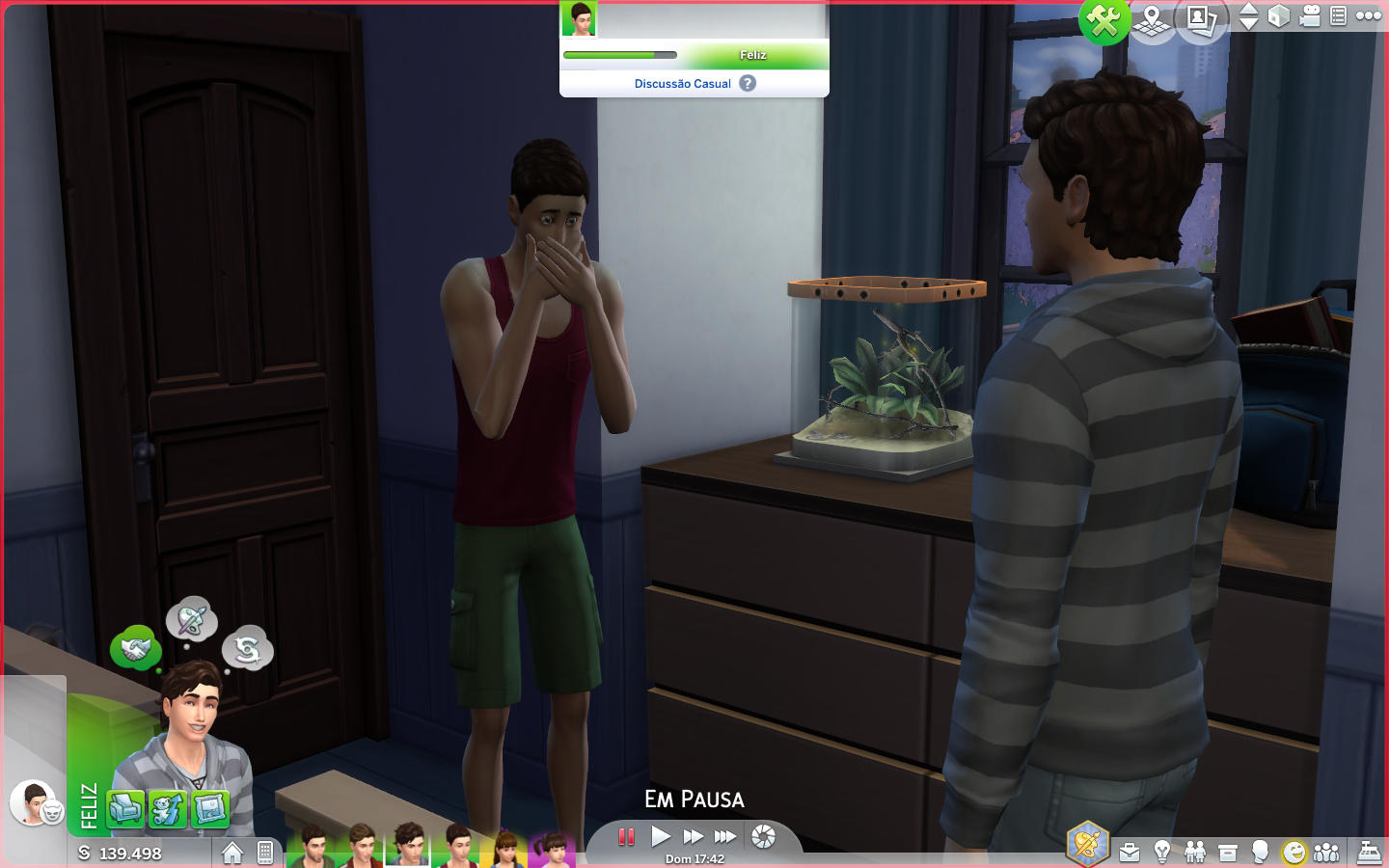The image size is (1389, 868).
Task: Open the world map pin icon
Action: 1152,19
